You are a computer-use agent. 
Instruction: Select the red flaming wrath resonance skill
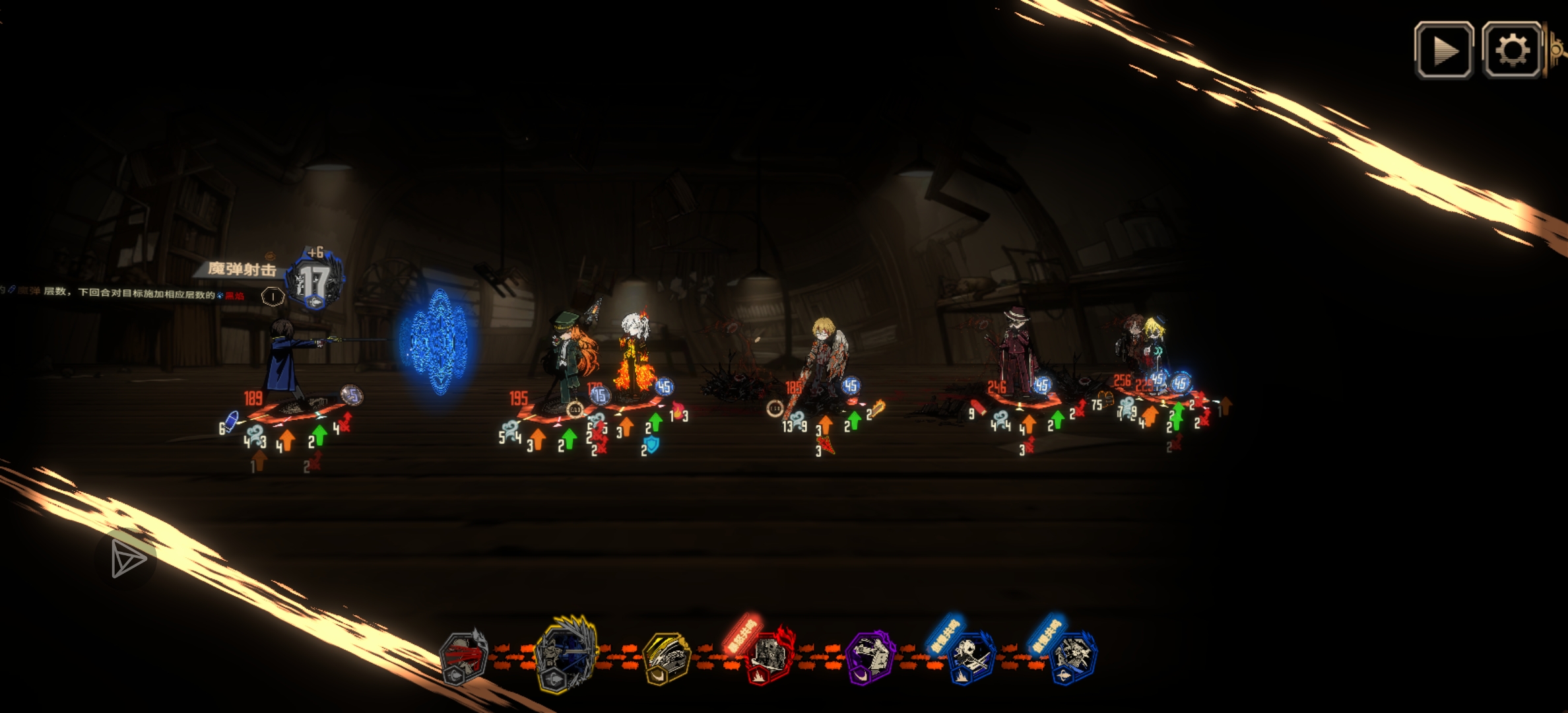click(x=769, y=656)
